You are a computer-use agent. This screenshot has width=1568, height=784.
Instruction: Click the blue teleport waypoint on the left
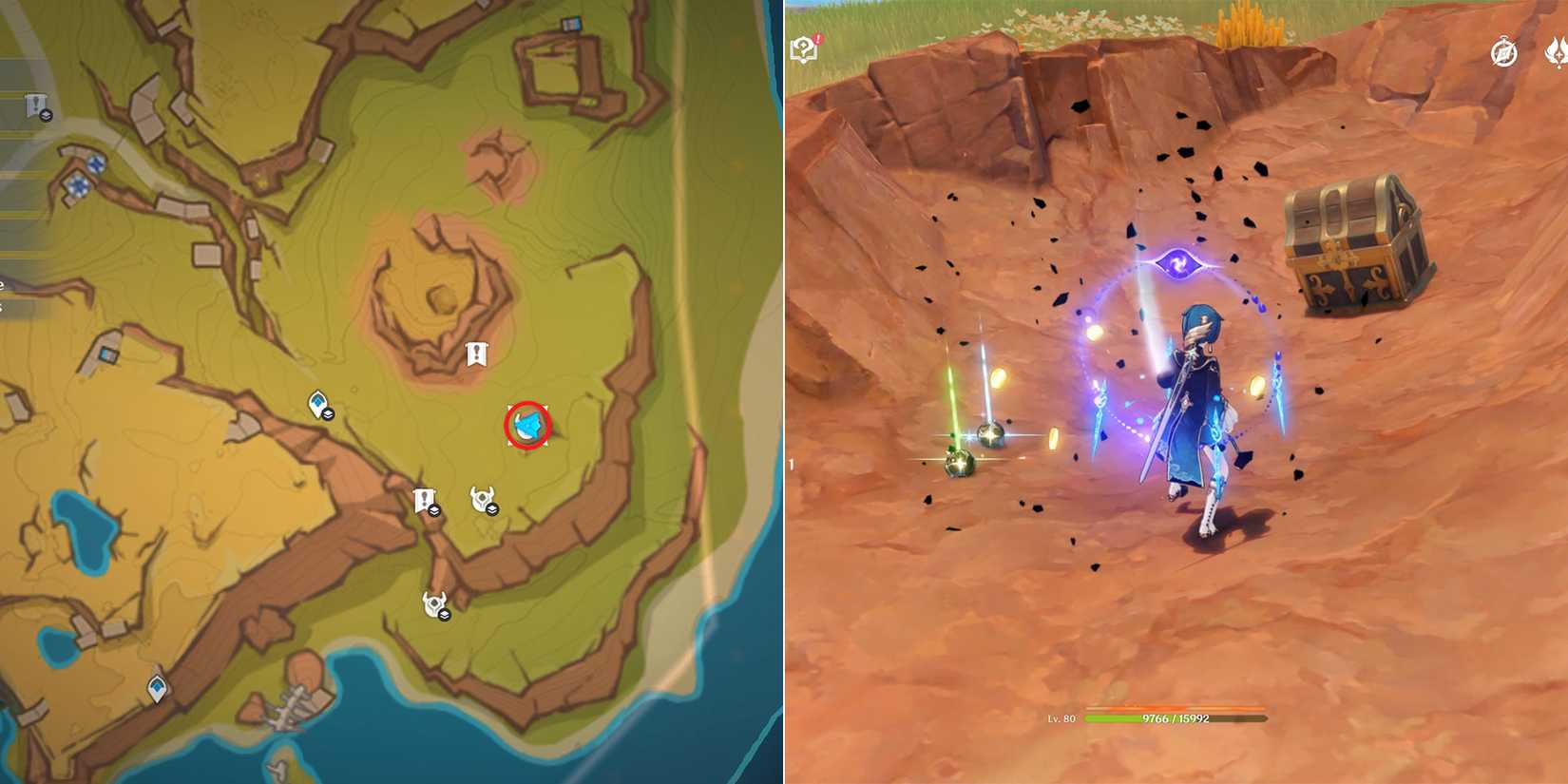click(x=316, y=404)
